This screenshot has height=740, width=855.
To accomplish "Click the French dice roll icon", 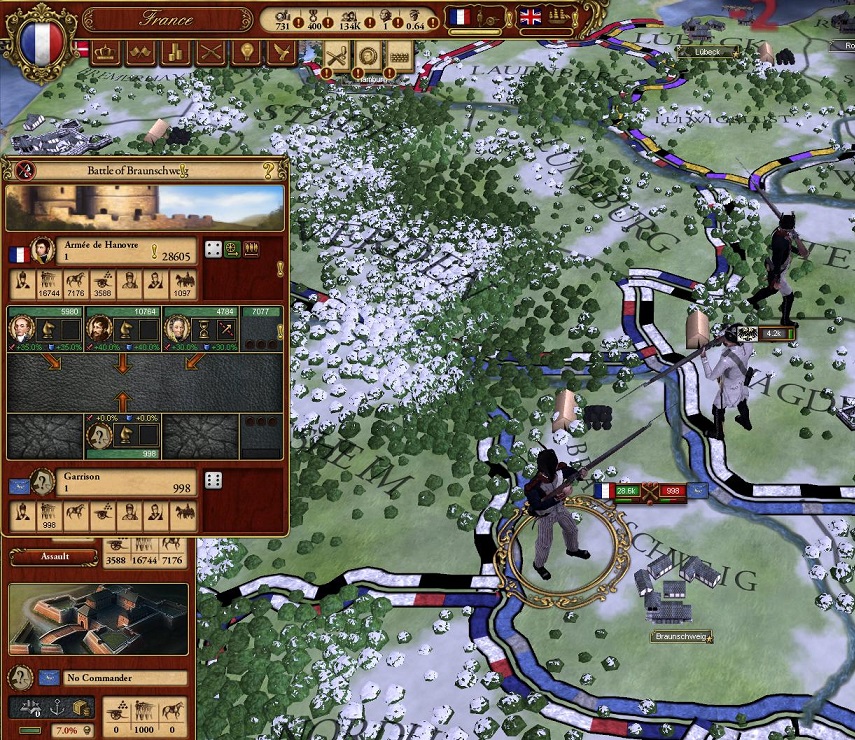I will 213,248.
